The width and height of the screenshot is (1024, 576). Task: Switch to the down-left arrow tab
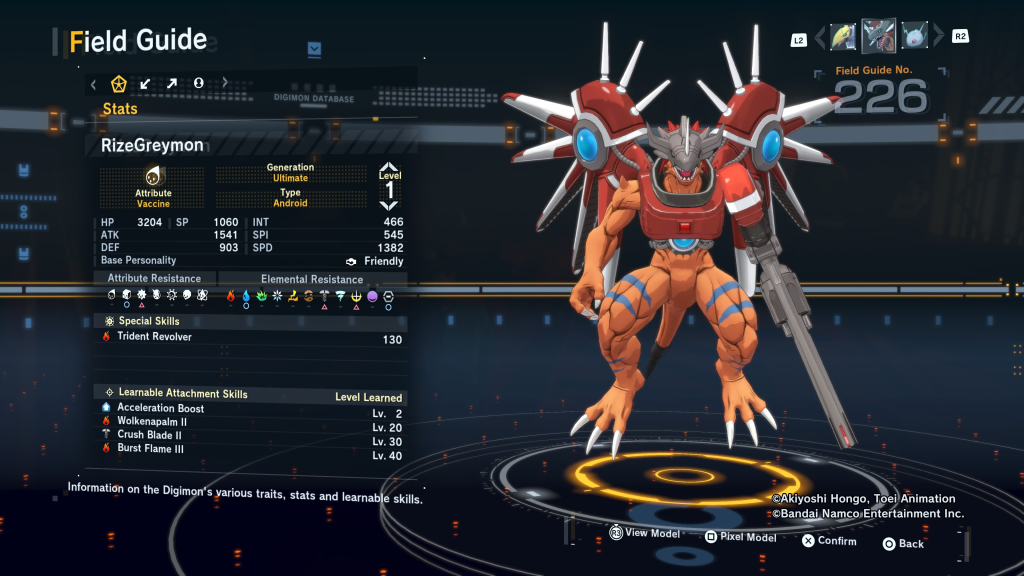coord(146,83)
